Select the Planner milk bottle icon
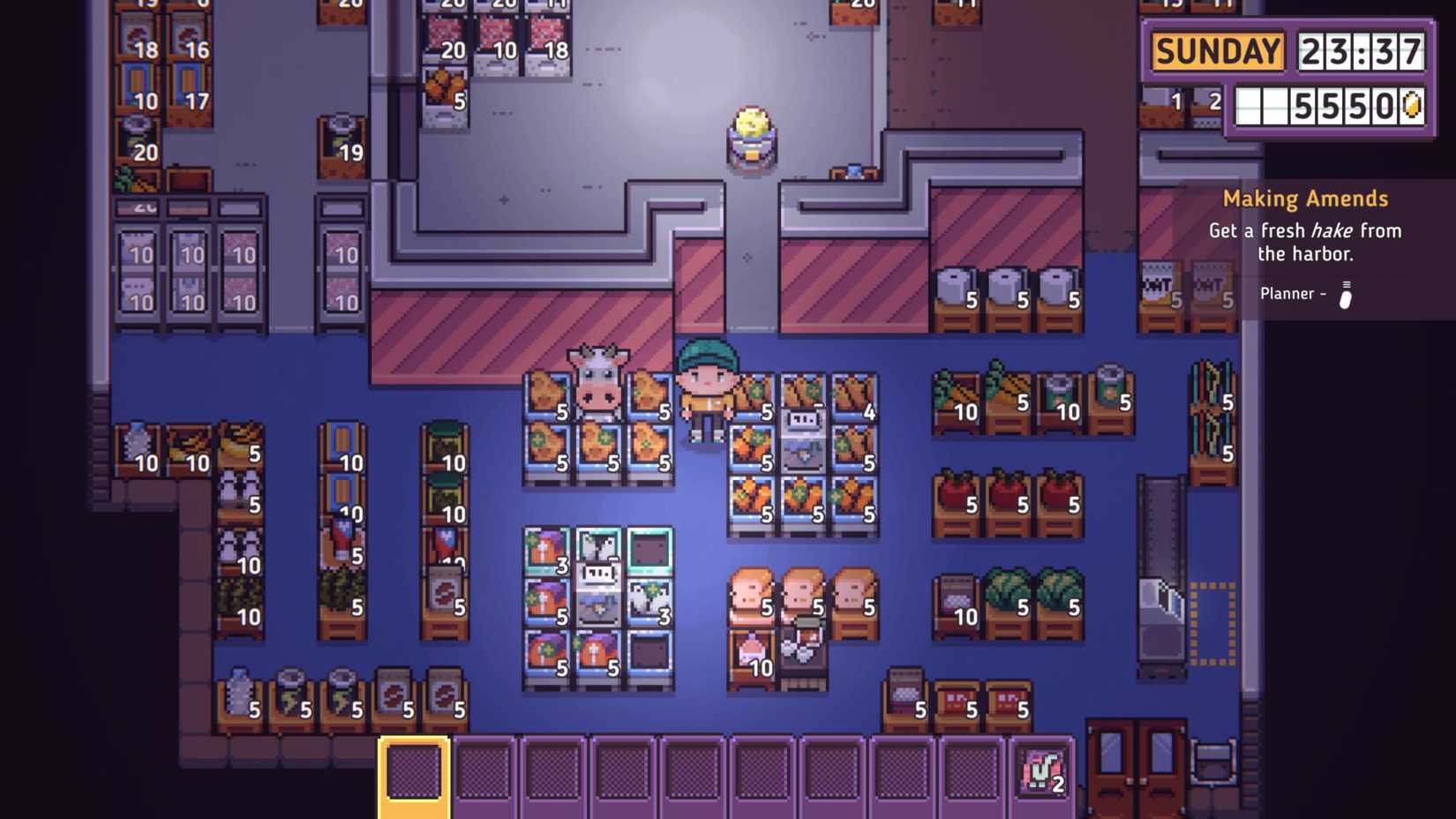The height and width of the screenshot is (819, 1456). [x=1345, y=294]
